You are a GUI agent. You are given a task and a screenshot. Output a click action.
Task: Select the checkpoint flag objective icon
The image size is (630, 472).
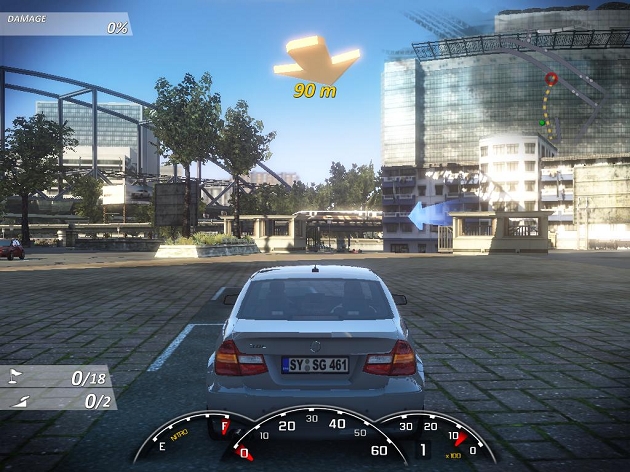point(15,378)
